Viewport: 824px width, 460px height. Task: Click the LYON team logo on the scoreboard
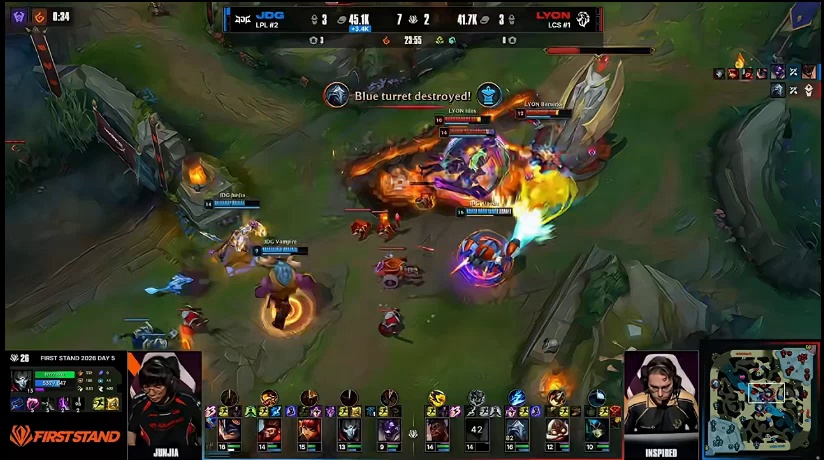pos(583,19)
